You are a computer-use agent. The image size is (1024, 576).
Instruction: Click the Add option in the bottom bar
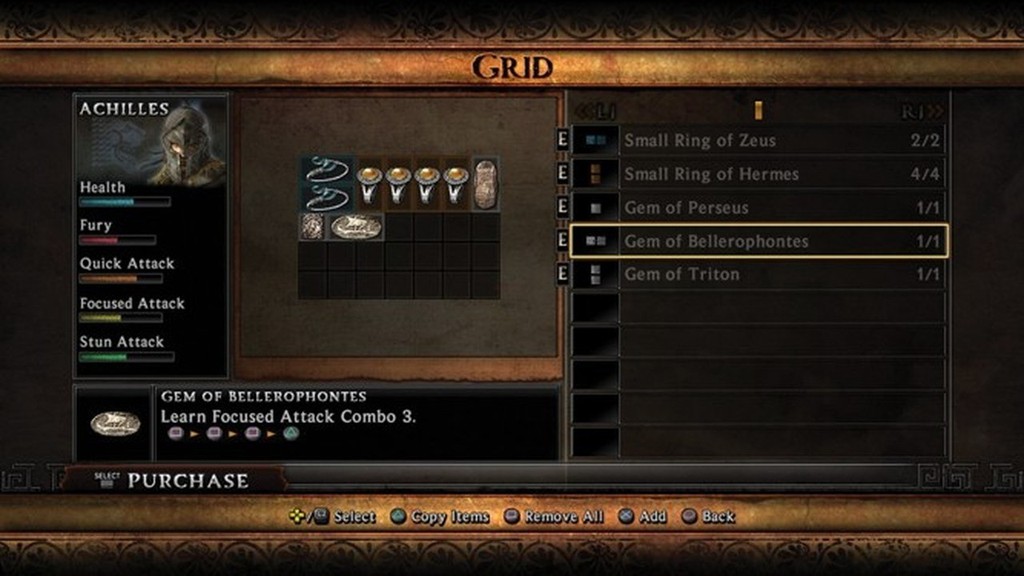[x=644, y=517]
